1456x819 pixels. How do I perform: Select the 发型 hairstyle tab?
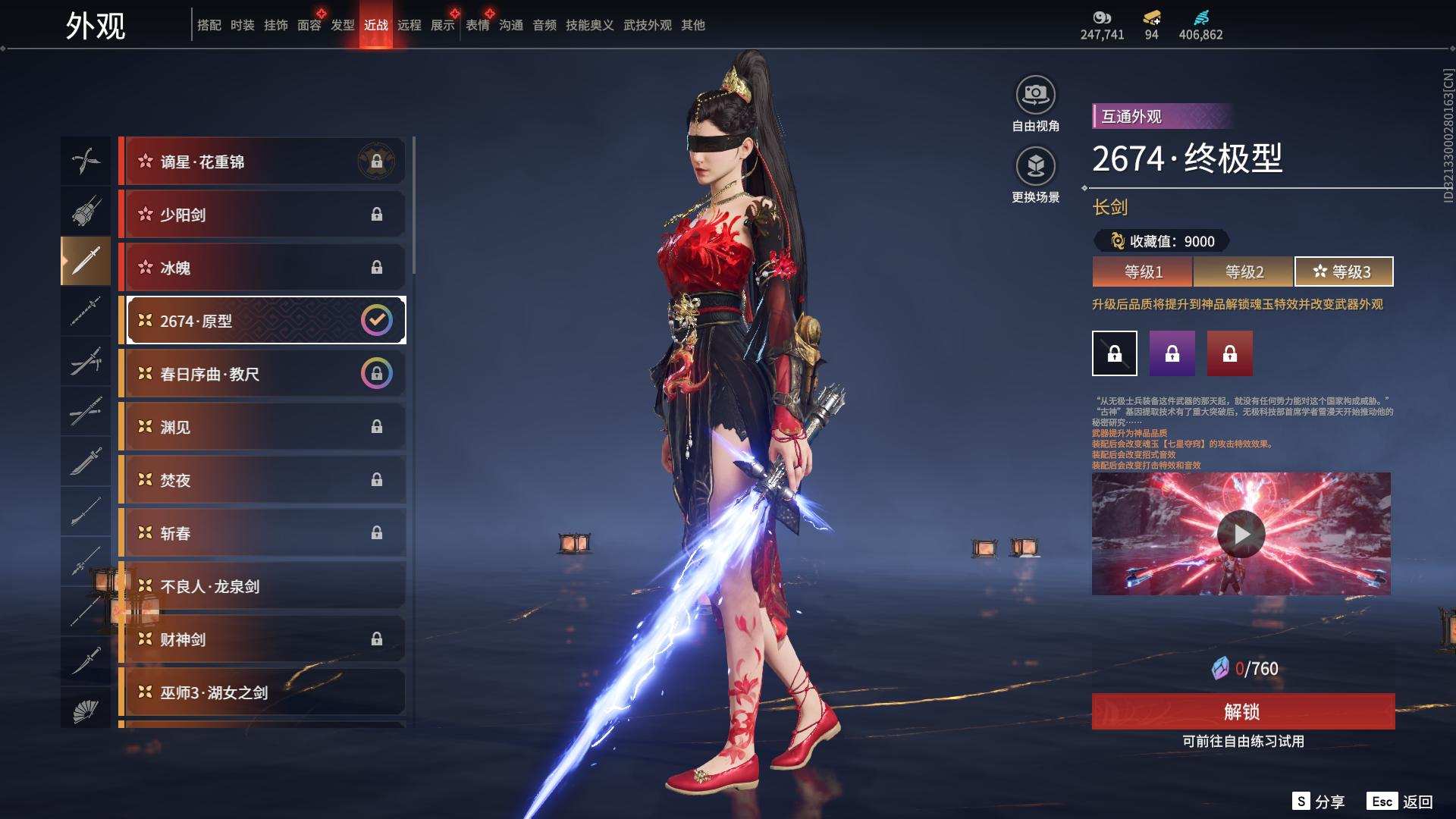[x=342, y=25]
